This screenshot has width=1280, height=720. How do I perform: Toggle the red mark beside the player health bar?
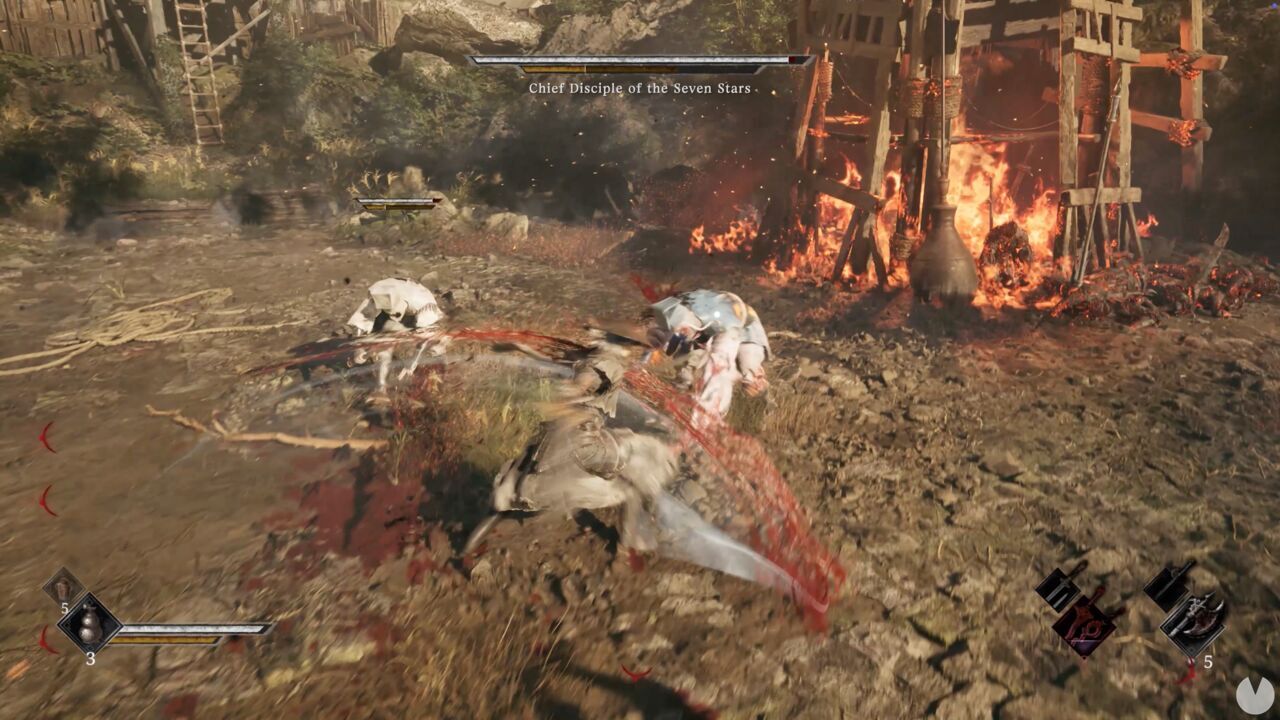tap(47, 640)
